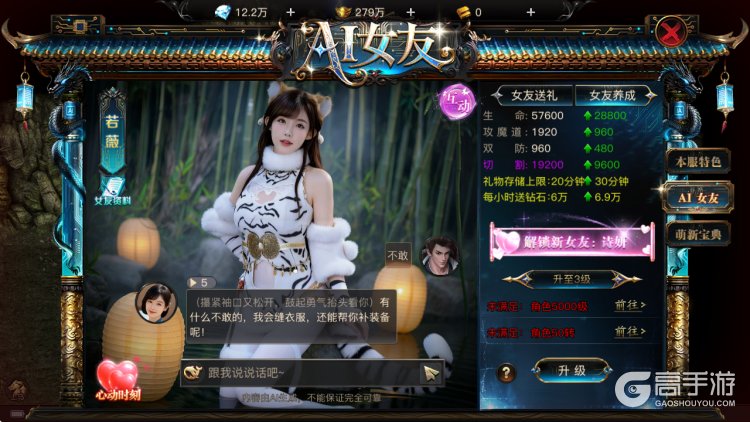Add more diamonds with the plus button
Screen dimensions: 750x422
[290, 12]
